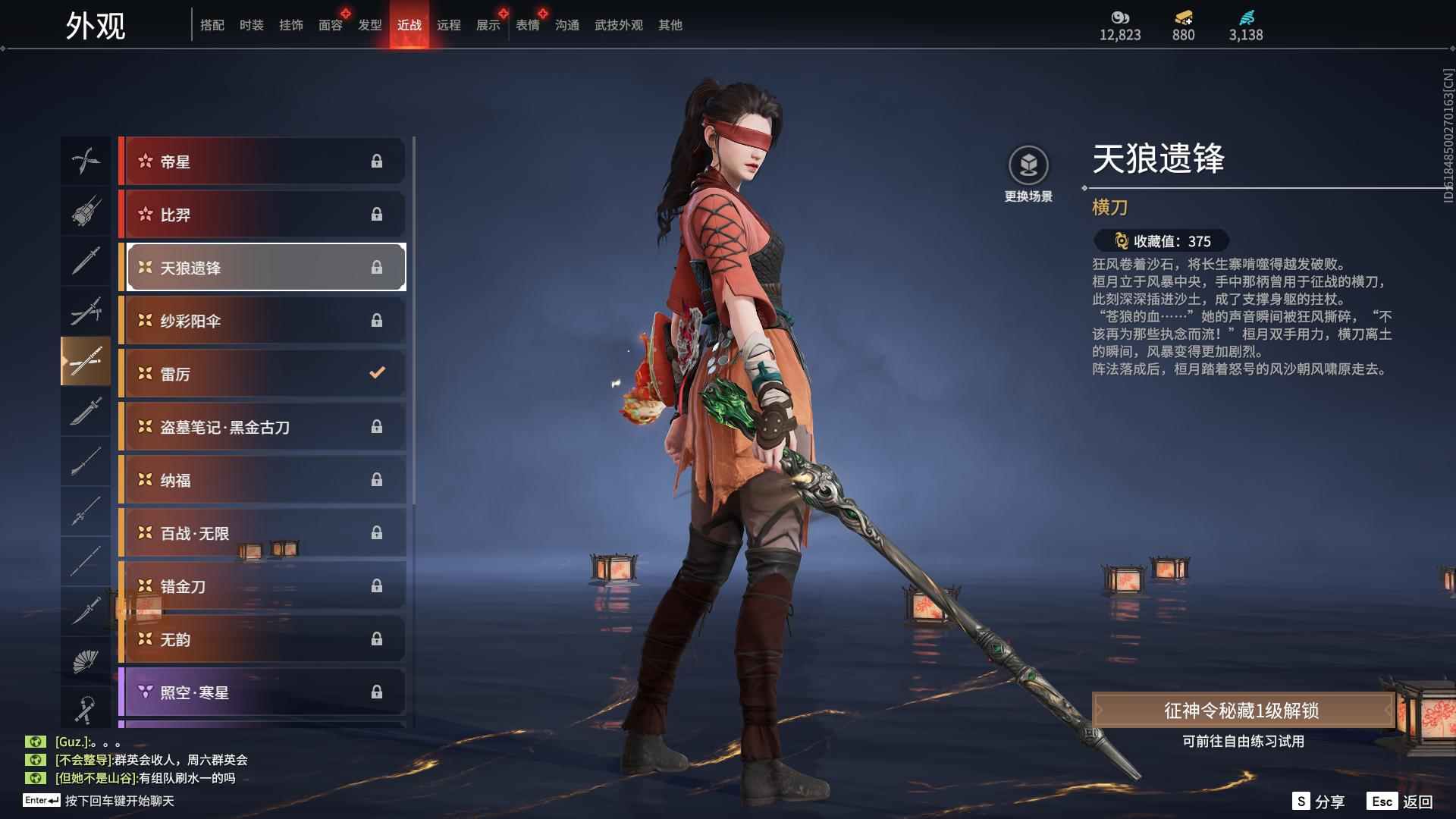The height and width of the screenshot is (819, 1456).
Task: Expand the 百战·无限 list entry
Action: click(x=262, y=532)
